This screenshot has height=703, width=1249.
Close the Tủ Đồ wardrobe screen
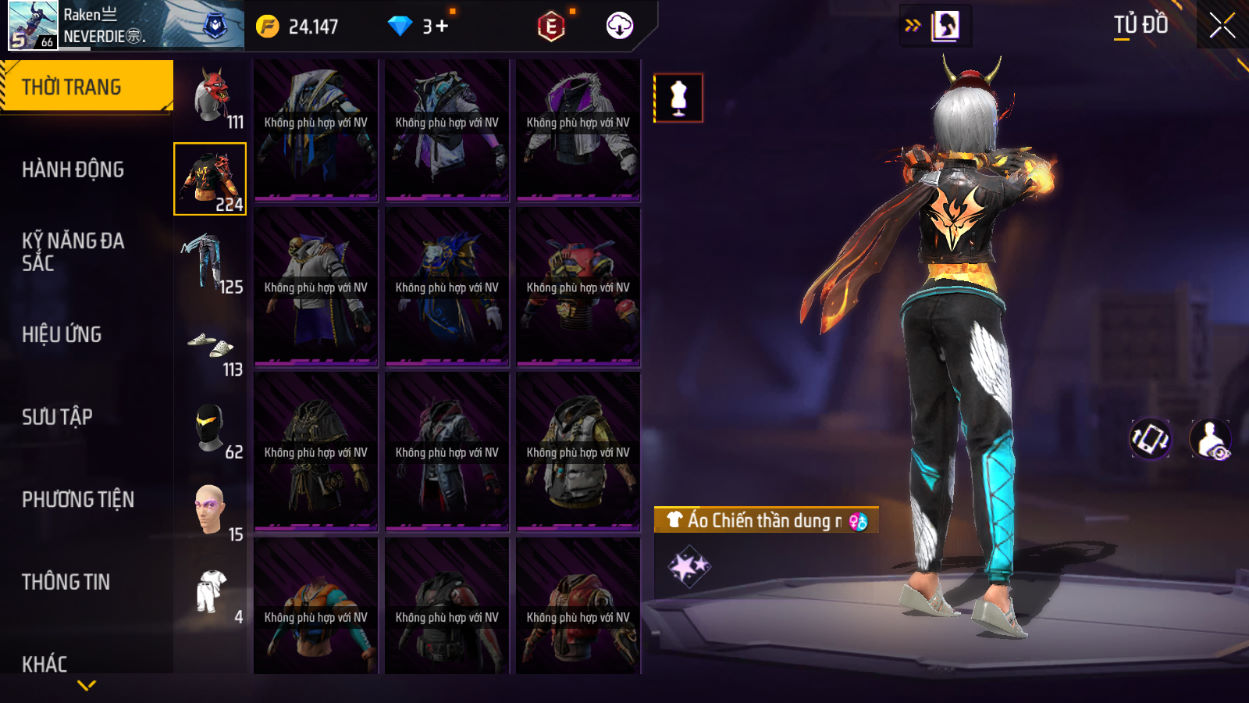(1222, 26)
